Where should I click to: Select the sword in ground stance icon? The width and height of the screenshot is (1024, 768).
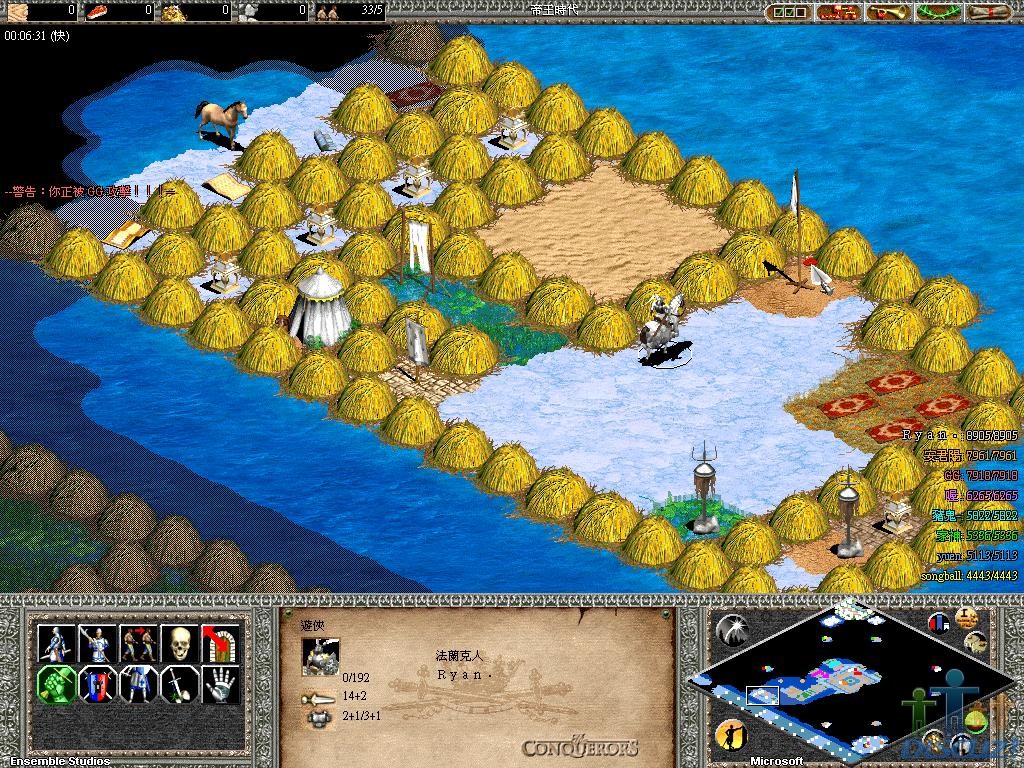click(178, 685)
